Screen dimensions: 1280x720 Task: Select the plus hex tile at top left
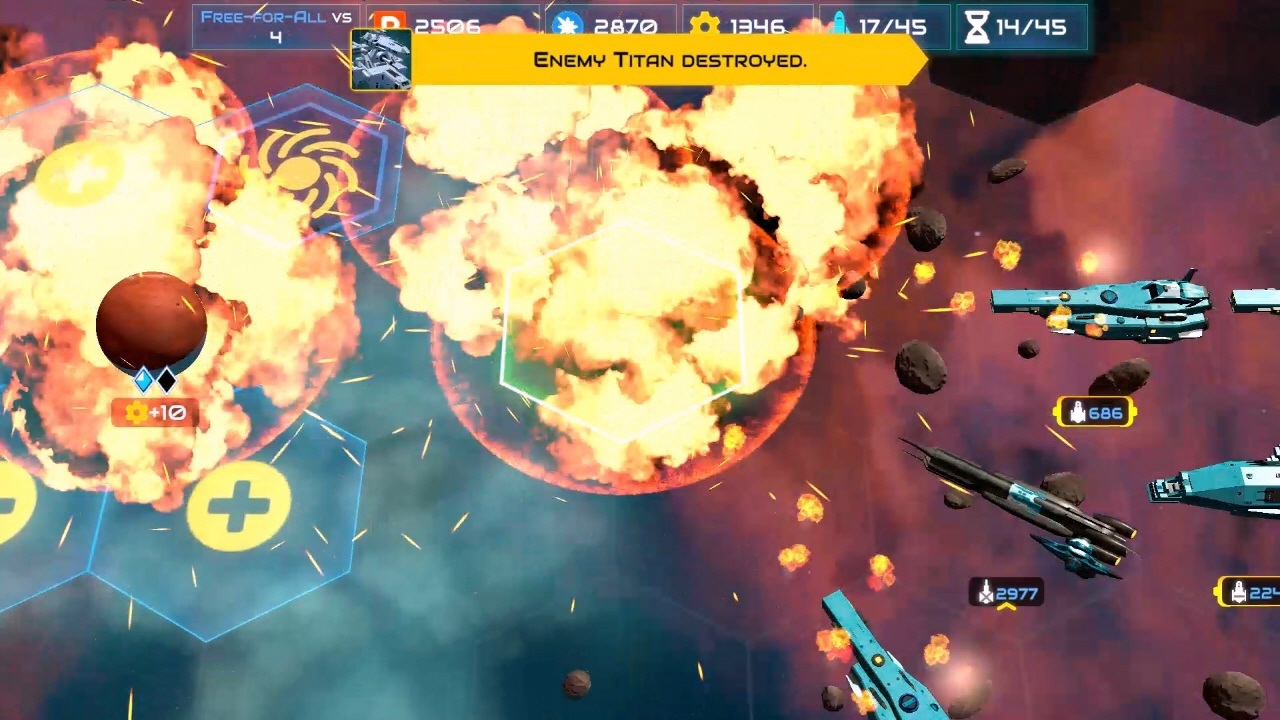[80, 172]
